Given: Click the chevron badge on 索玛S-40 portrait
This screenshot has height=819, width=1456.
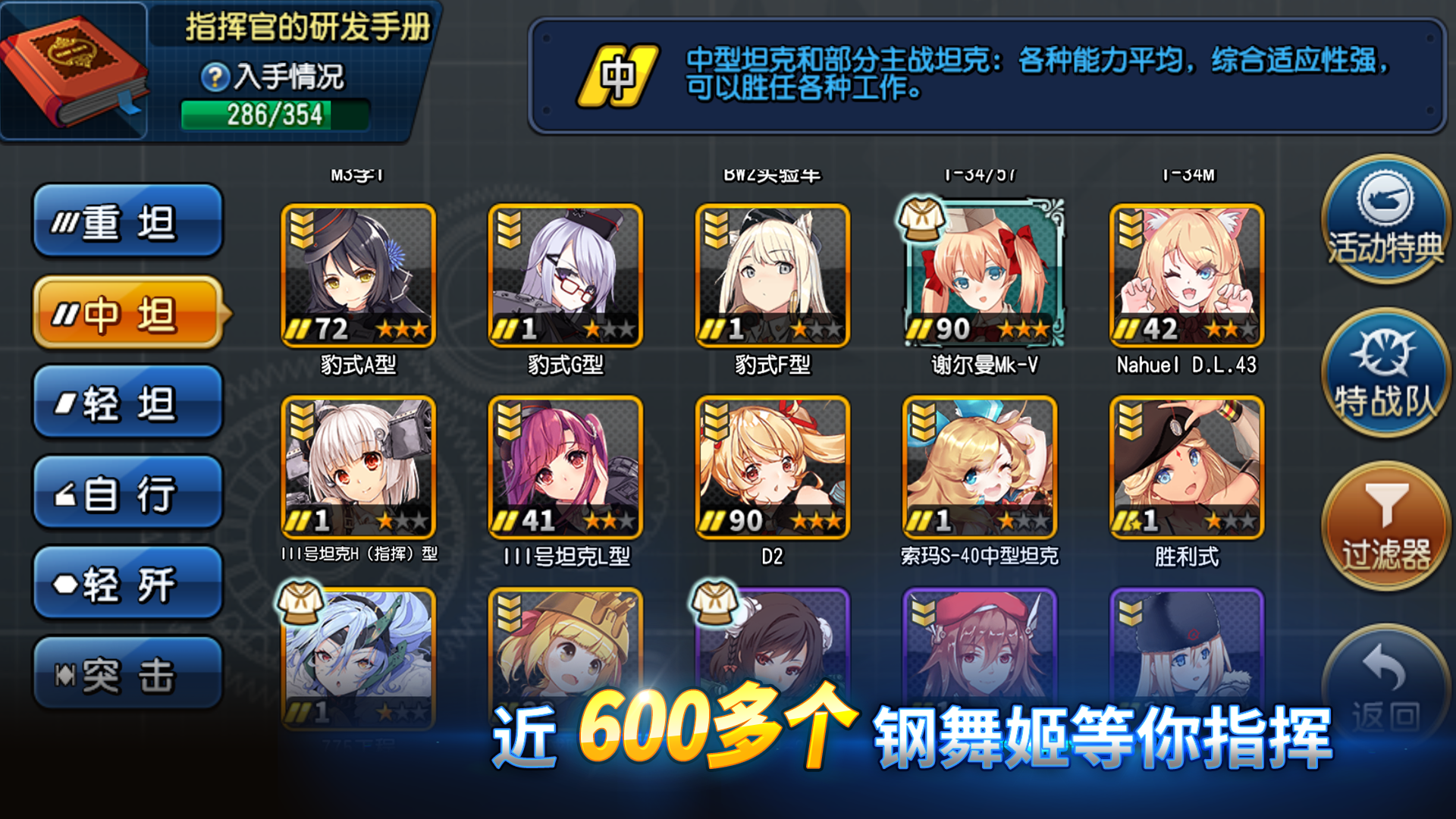Looking at the screenshot, I should pos(925,419).
